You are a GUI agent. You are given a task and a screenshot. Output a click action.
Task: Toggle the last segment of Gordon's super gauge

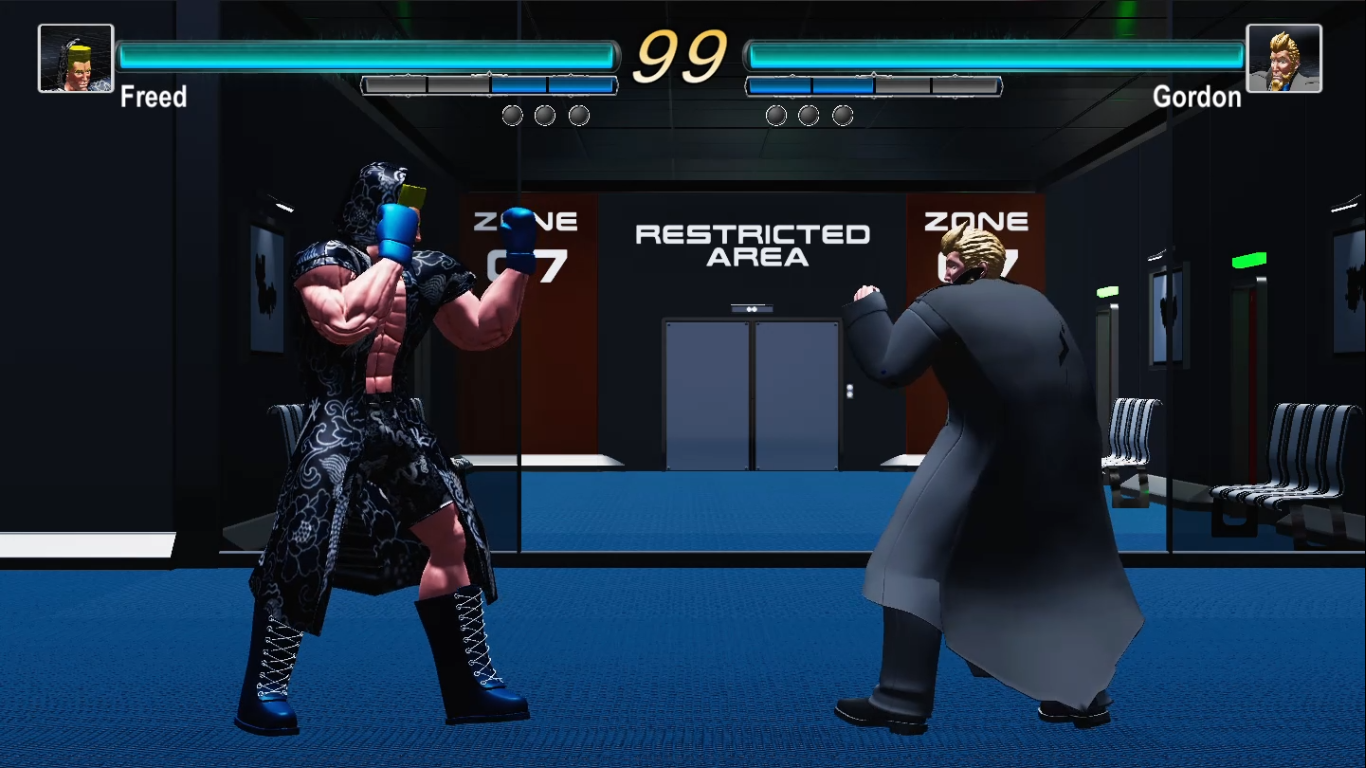(963, 86)
